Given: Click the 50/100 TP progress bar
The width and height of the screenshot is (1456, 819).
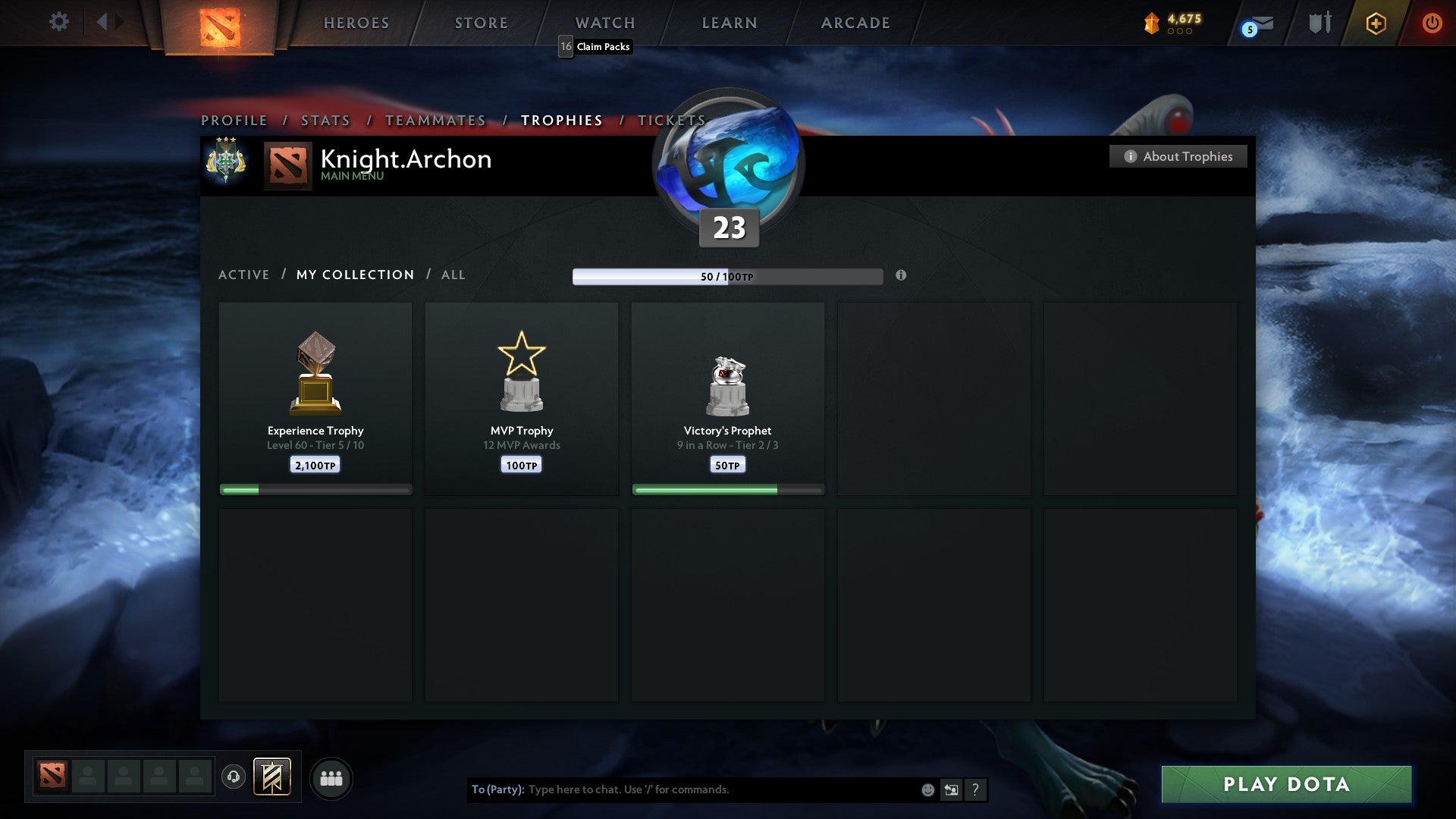Looking at the screenshot, I should [728, 277].
